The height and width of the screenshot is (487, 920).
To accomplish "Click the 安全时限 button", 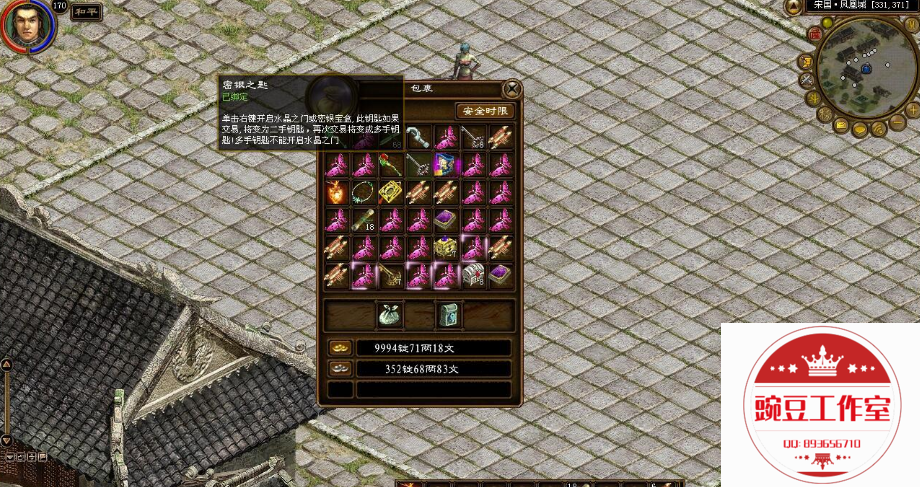I will (485, 111).
